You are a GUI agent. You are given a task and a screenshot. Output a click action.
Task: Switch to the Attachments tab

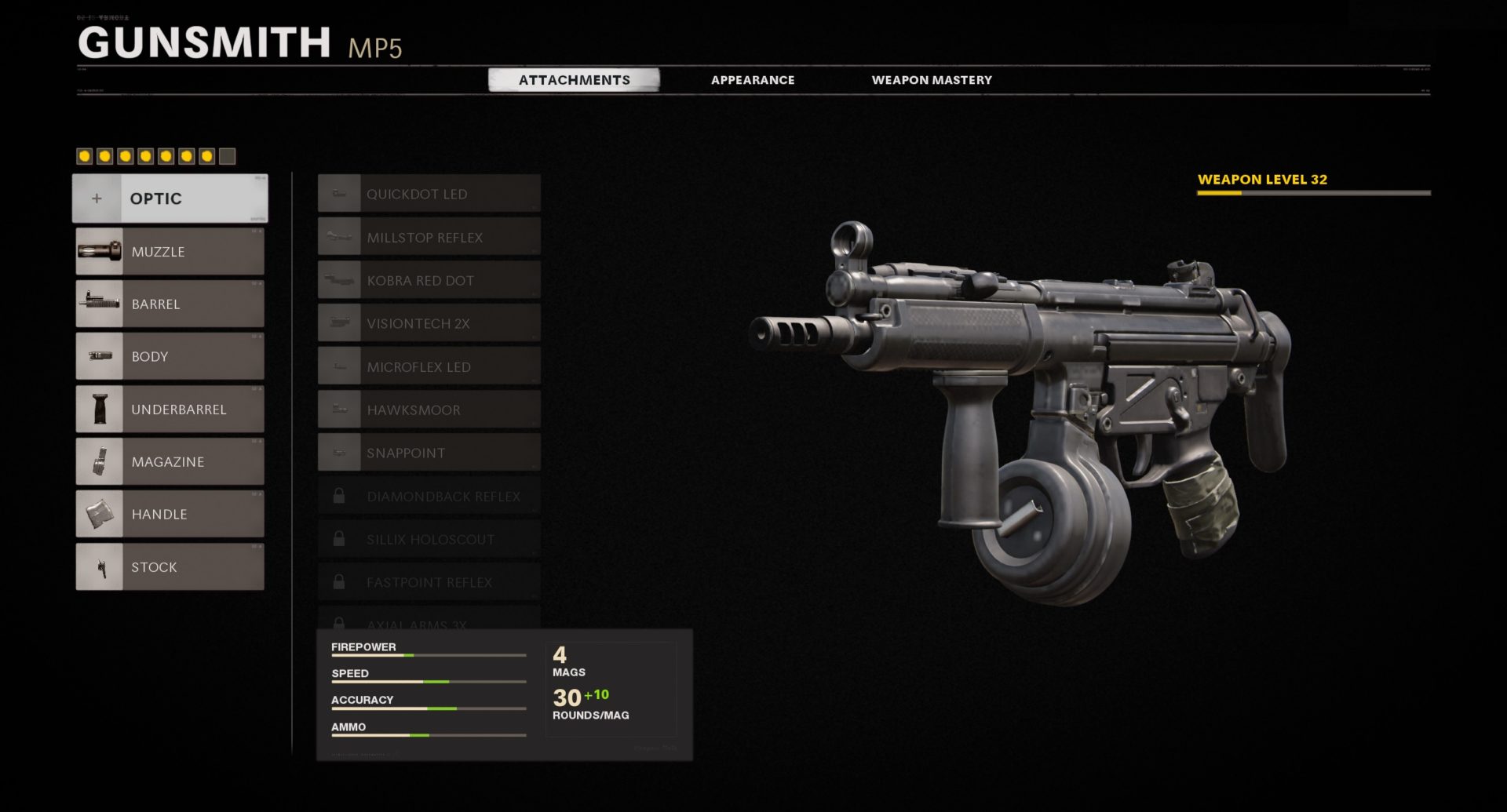(574, 80)
